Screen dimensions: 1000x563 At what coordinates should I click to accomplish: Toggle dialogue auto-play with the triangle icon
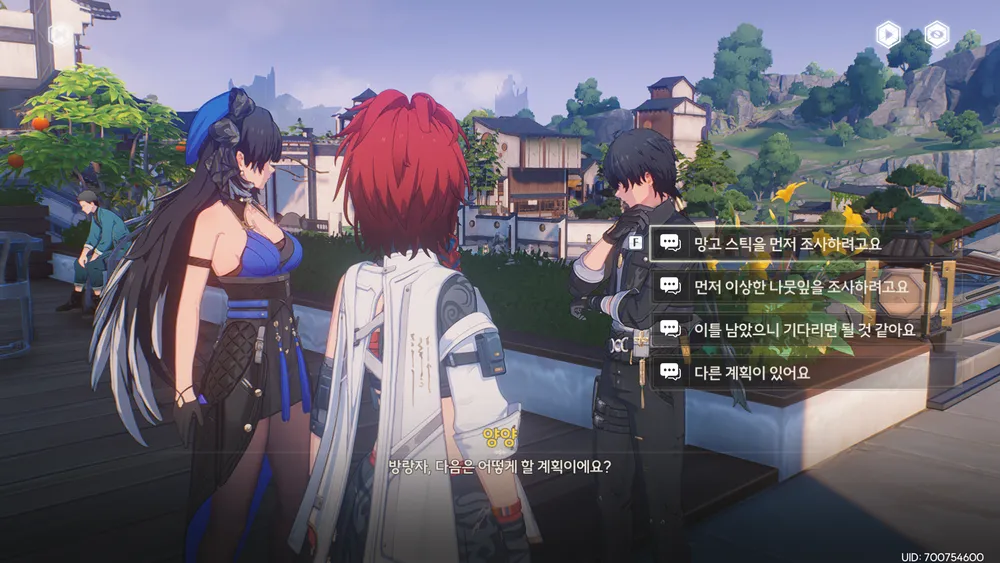point(888,35)
